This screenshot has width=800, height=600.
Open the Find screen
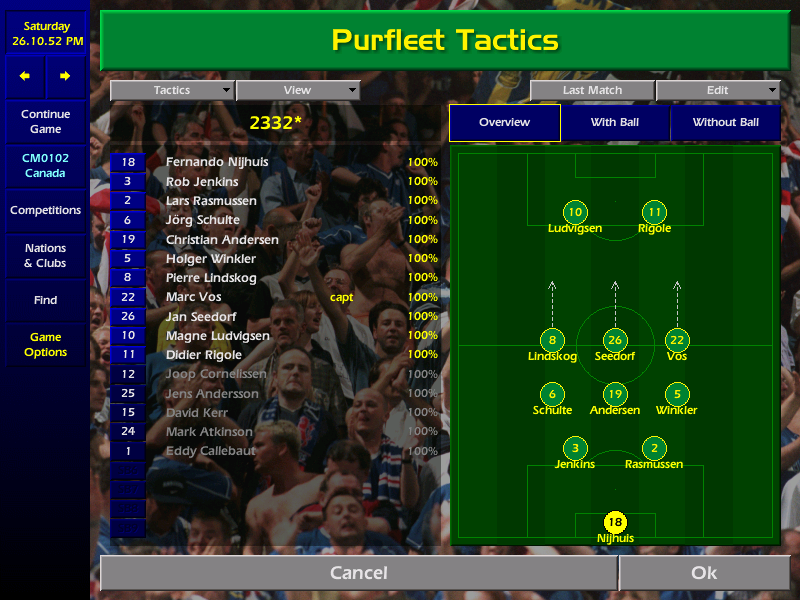pos(45,300)
